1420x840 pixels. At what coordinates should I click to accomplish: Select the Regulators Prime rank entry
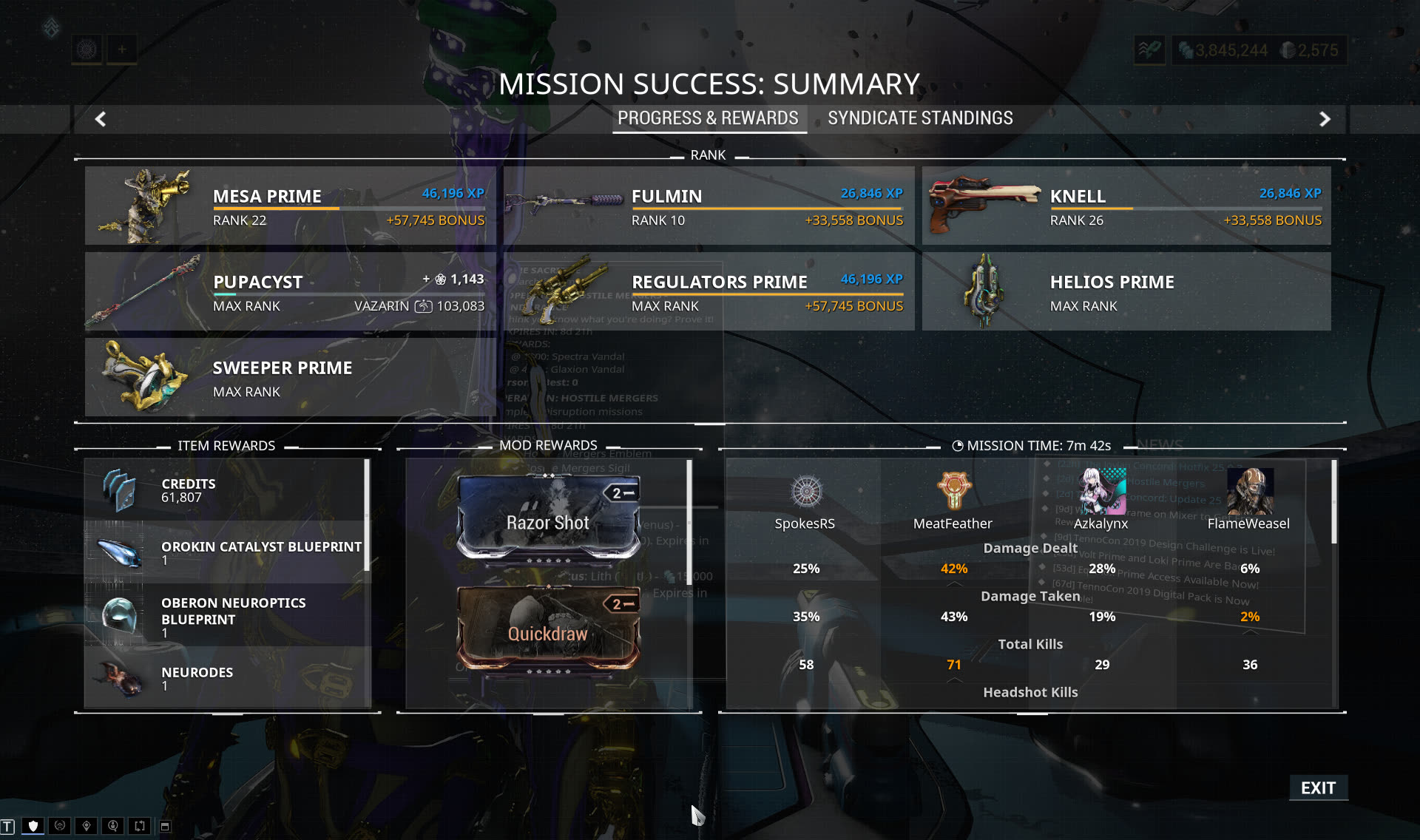coord(709,291)
